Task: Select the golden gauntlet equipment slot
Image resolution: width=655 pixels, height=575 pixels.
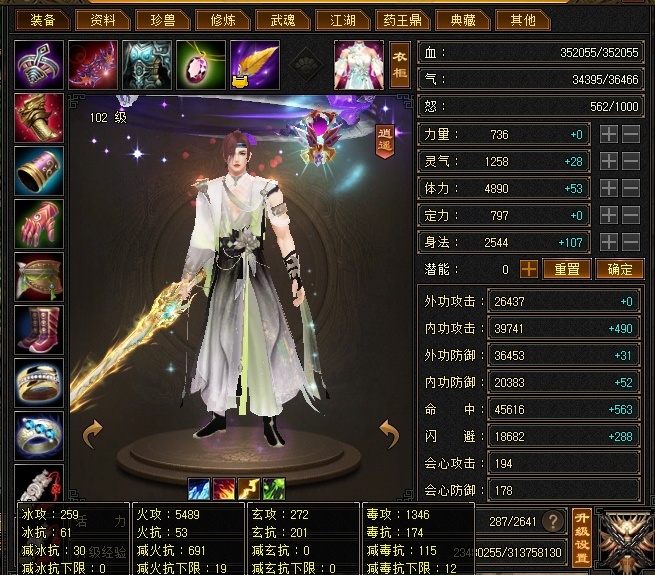Action: [39, 118]
